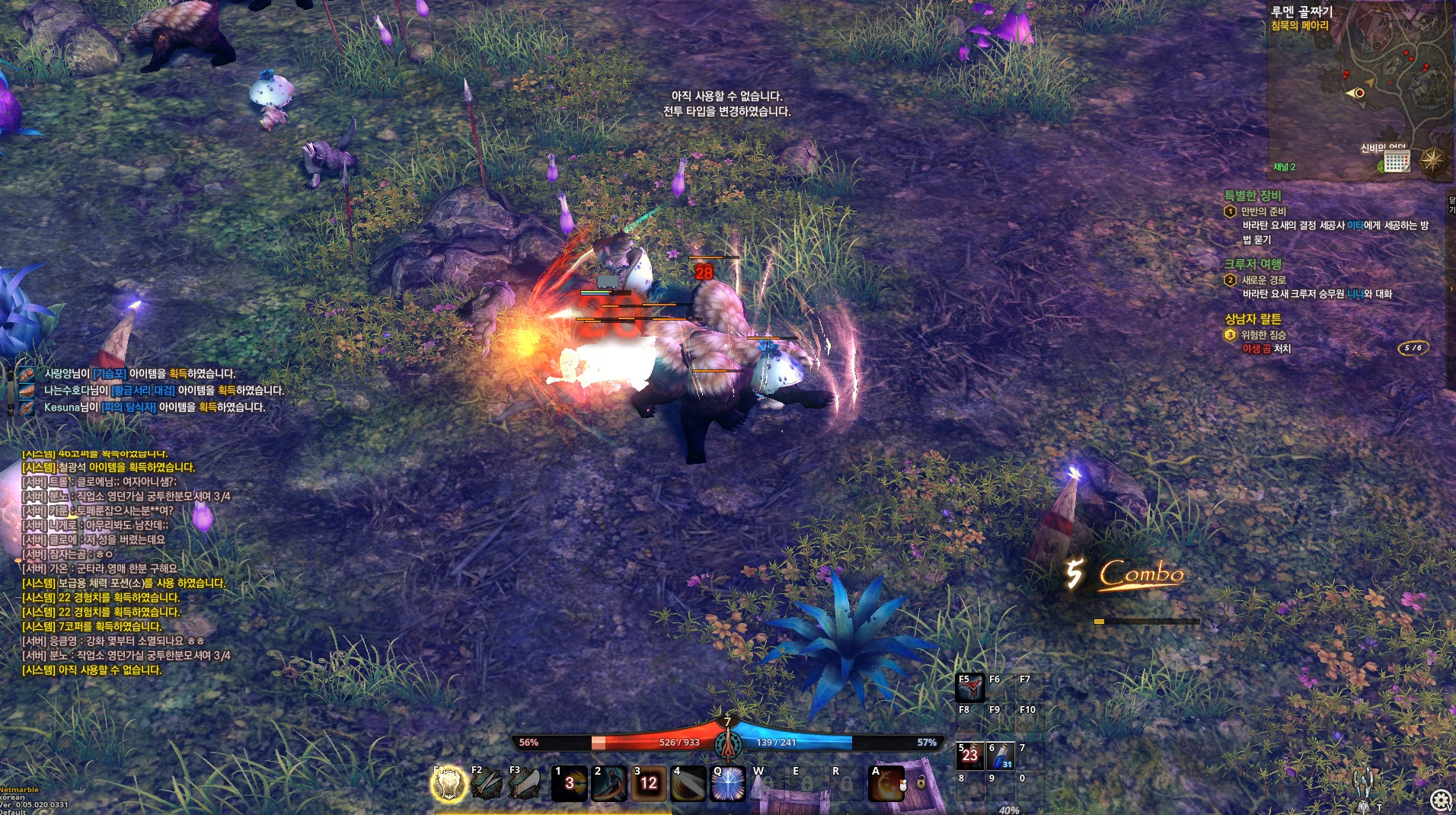Select quest 2 '새로운 경로' in tracker
The image size is (1456, 815).
click(1263, 280)
